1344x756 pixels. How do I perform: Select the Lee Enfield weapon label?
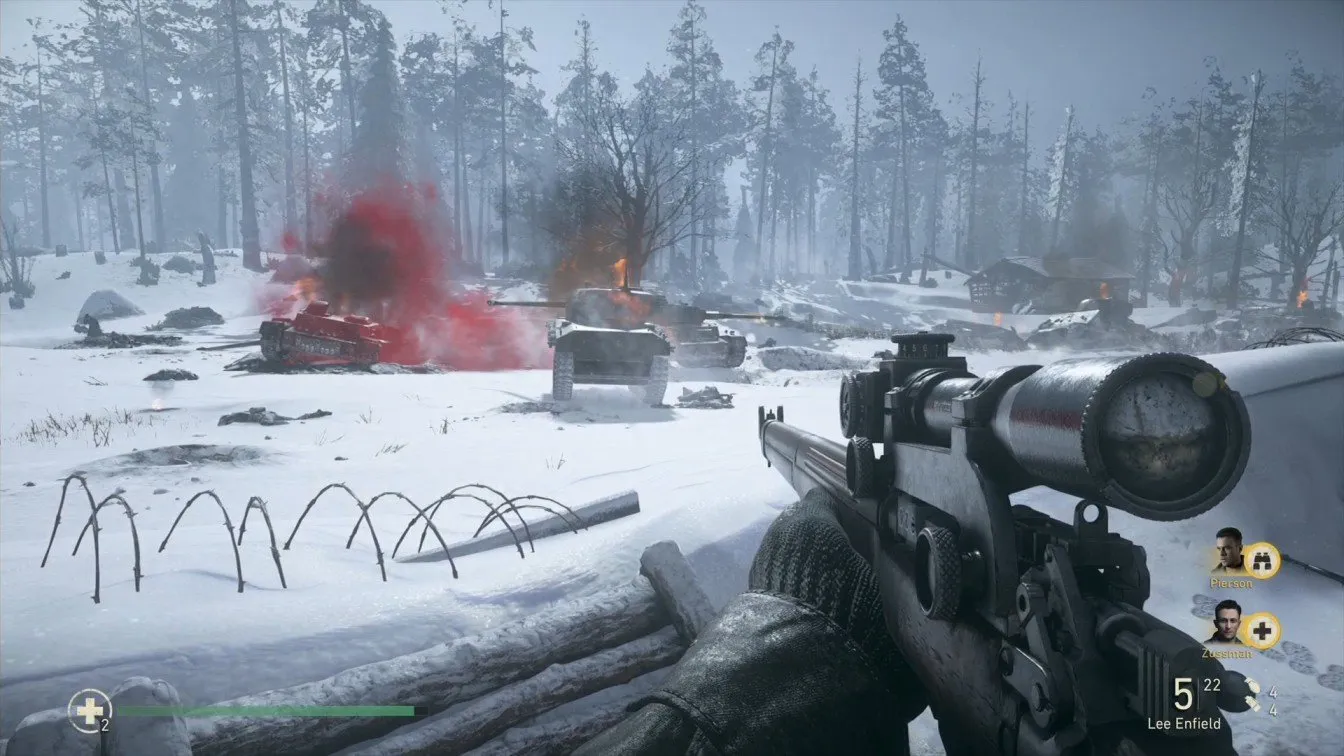[x=1184, y=721]
